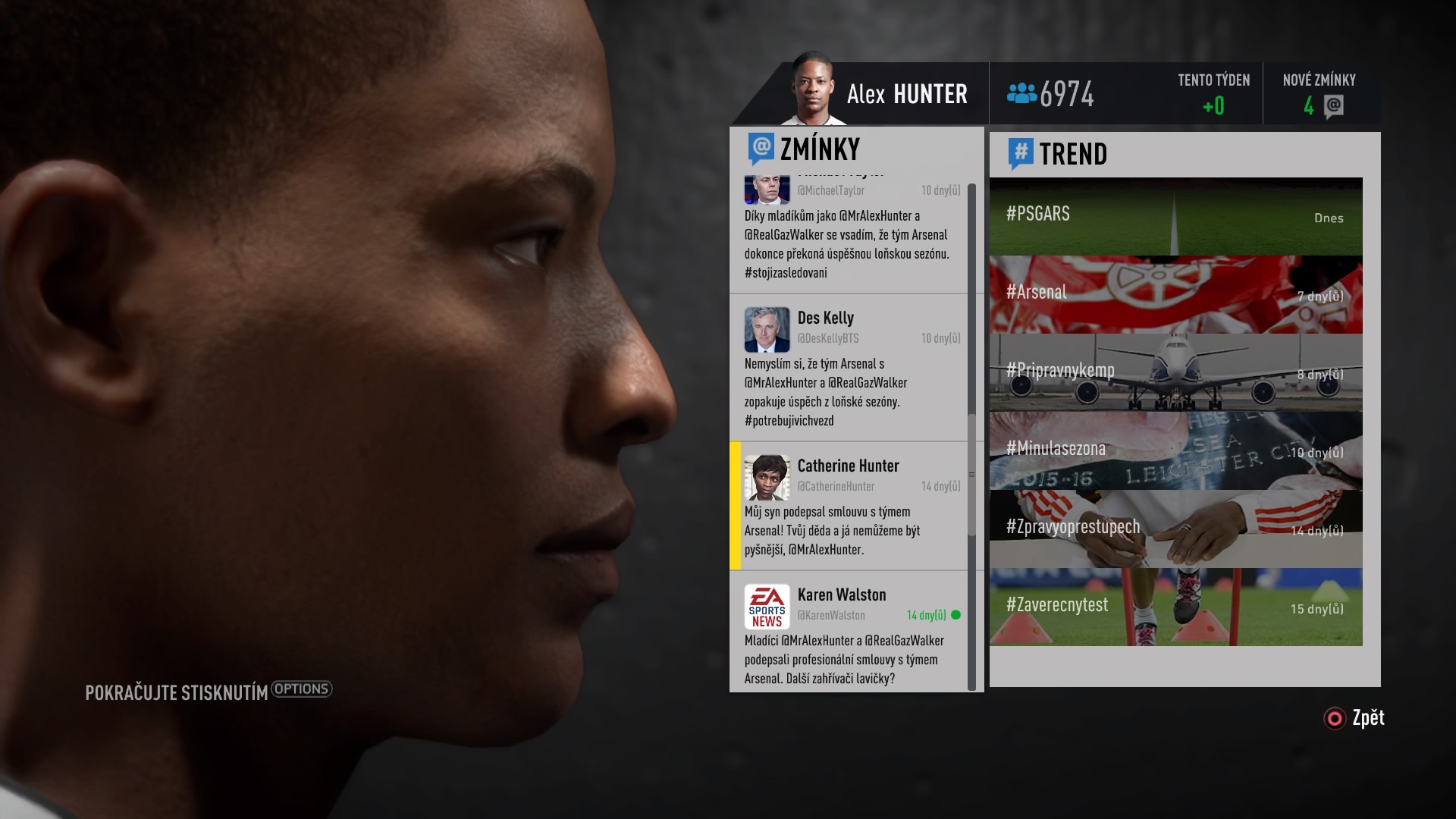Open the #PSGARS trending topic

click(x=1175, y=216)
